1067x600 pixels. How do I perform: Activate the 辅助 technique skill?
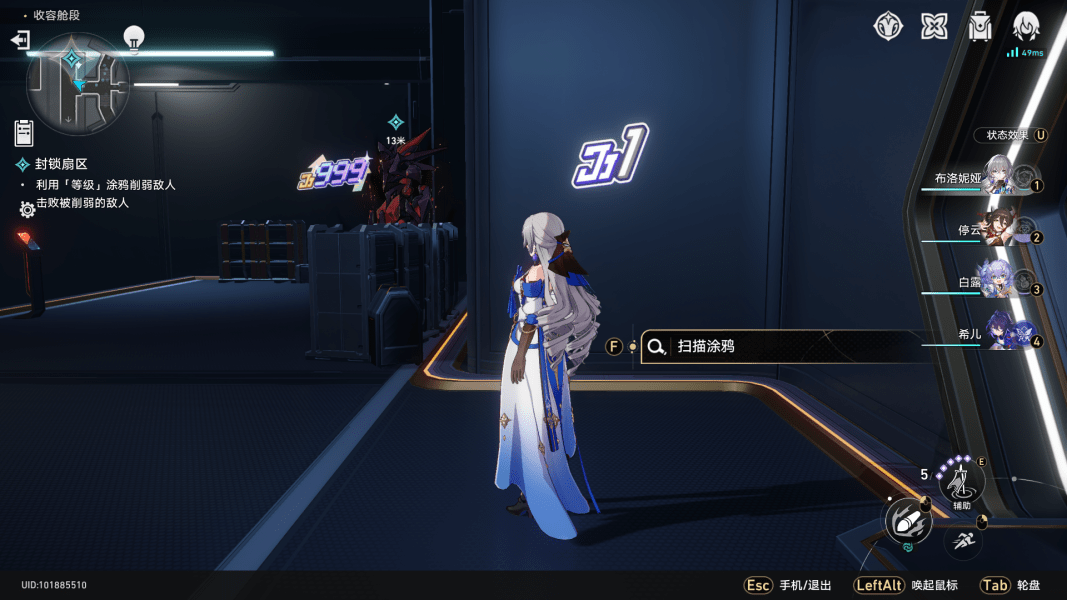pyautogui.click(x=961, y=484)
